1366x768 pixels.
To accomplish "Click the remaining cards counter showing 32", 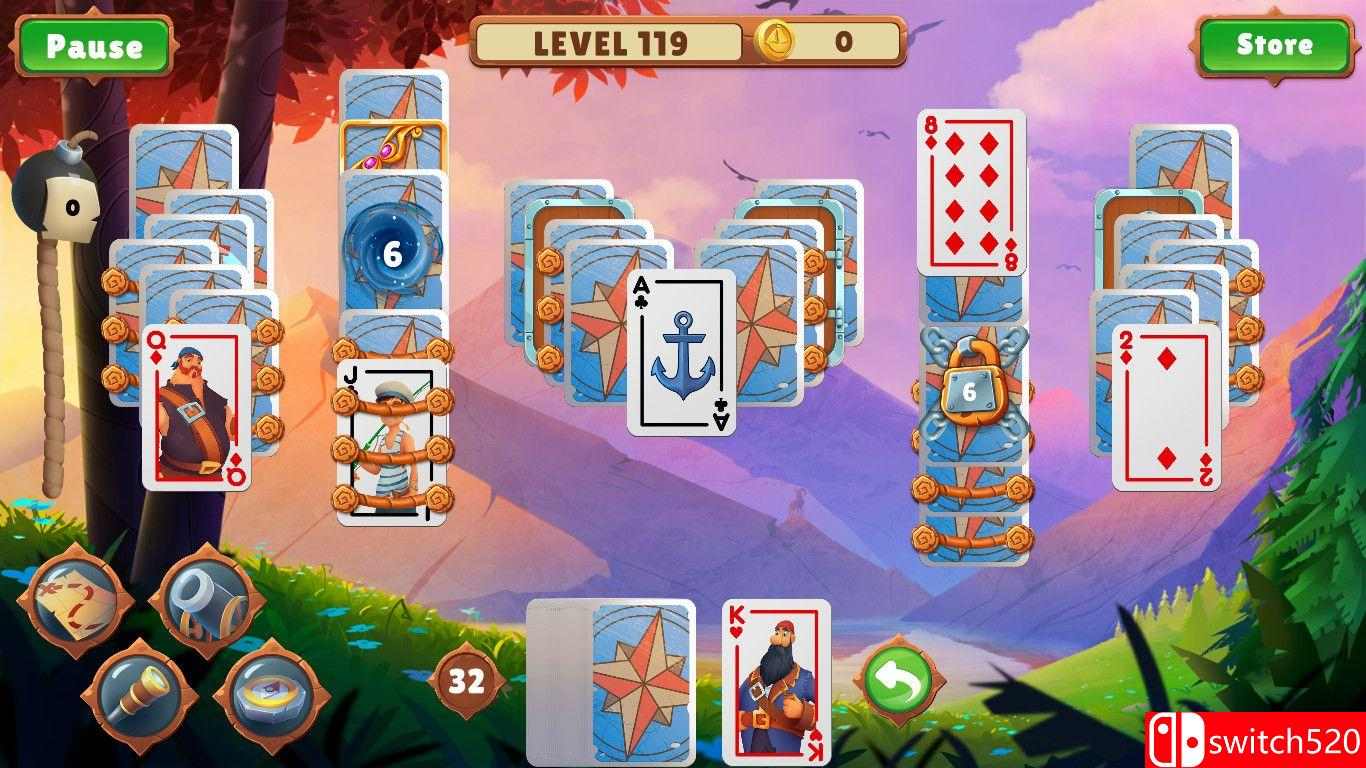I will coord(465,680).
